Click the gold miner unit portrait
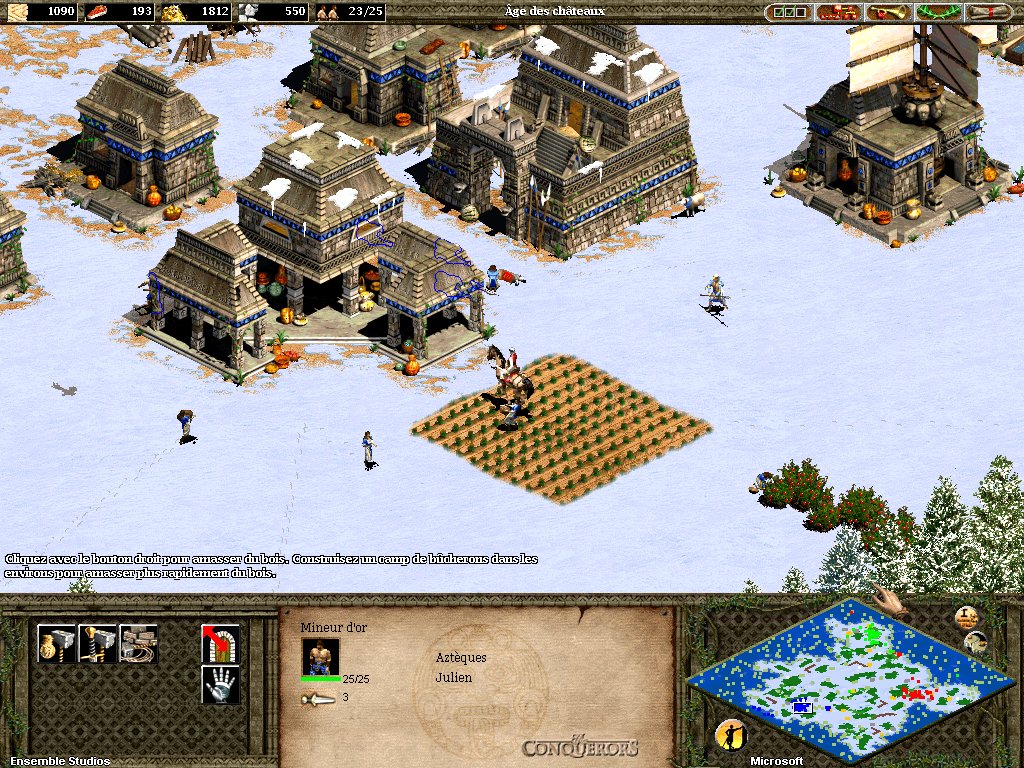 320,656
